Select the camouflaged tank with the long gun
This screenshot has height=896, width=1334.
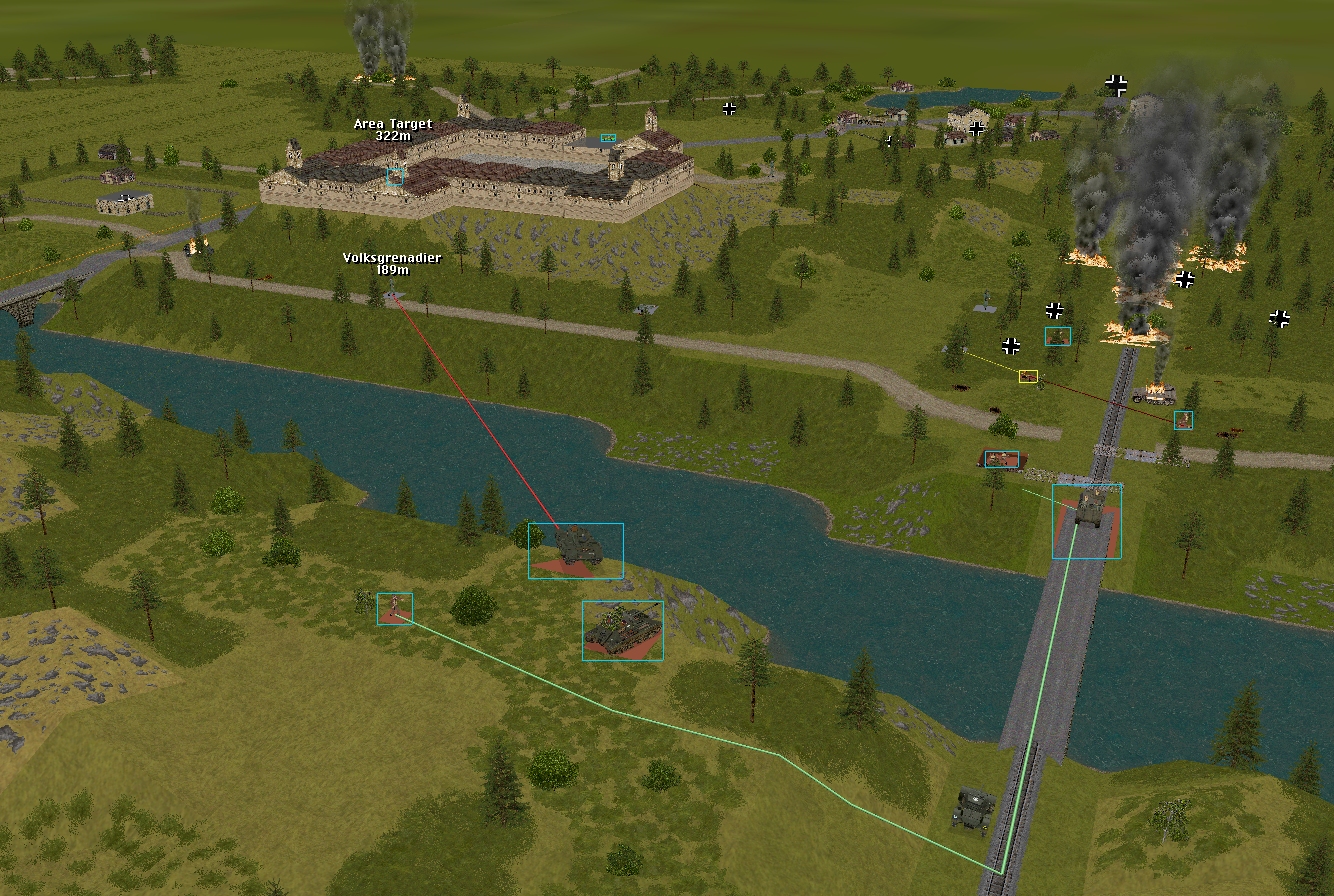pos(622,630)
